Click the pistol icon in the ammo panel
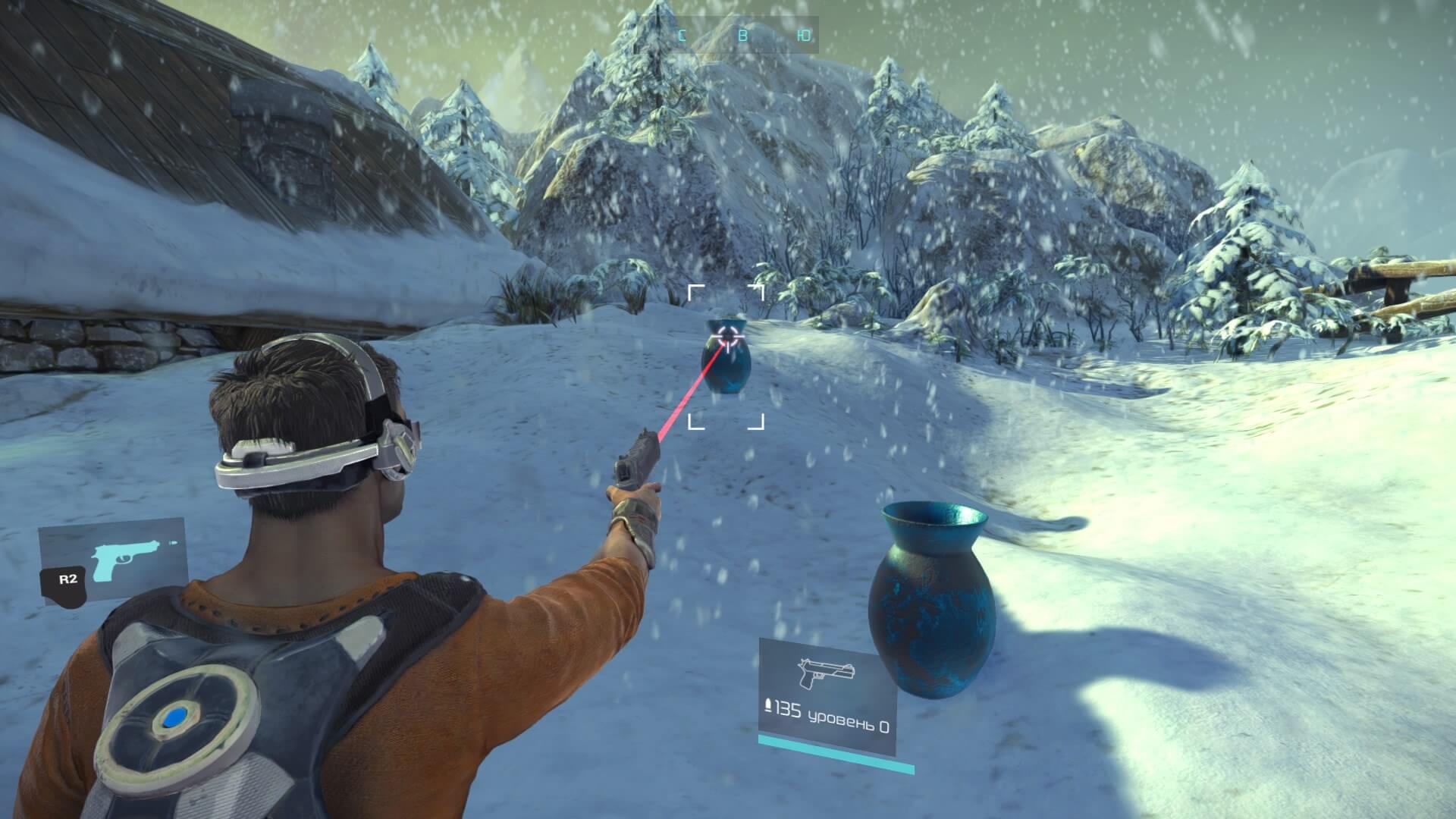The height and width of the screenshot is (819, 1456). tap(826, 673)
